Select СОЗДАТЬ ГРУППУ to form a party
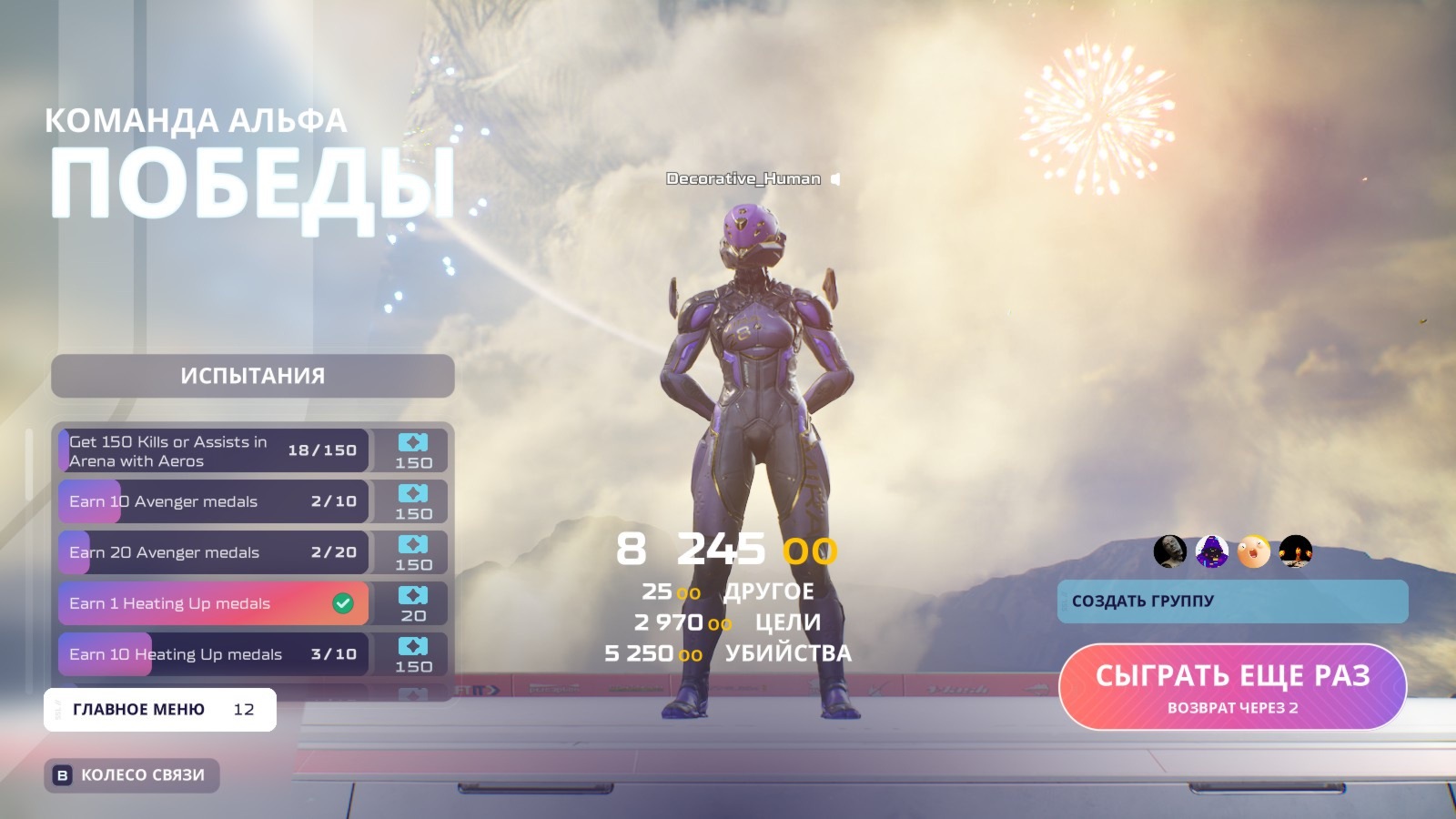1456x819 pixels. coord(1232,601)
